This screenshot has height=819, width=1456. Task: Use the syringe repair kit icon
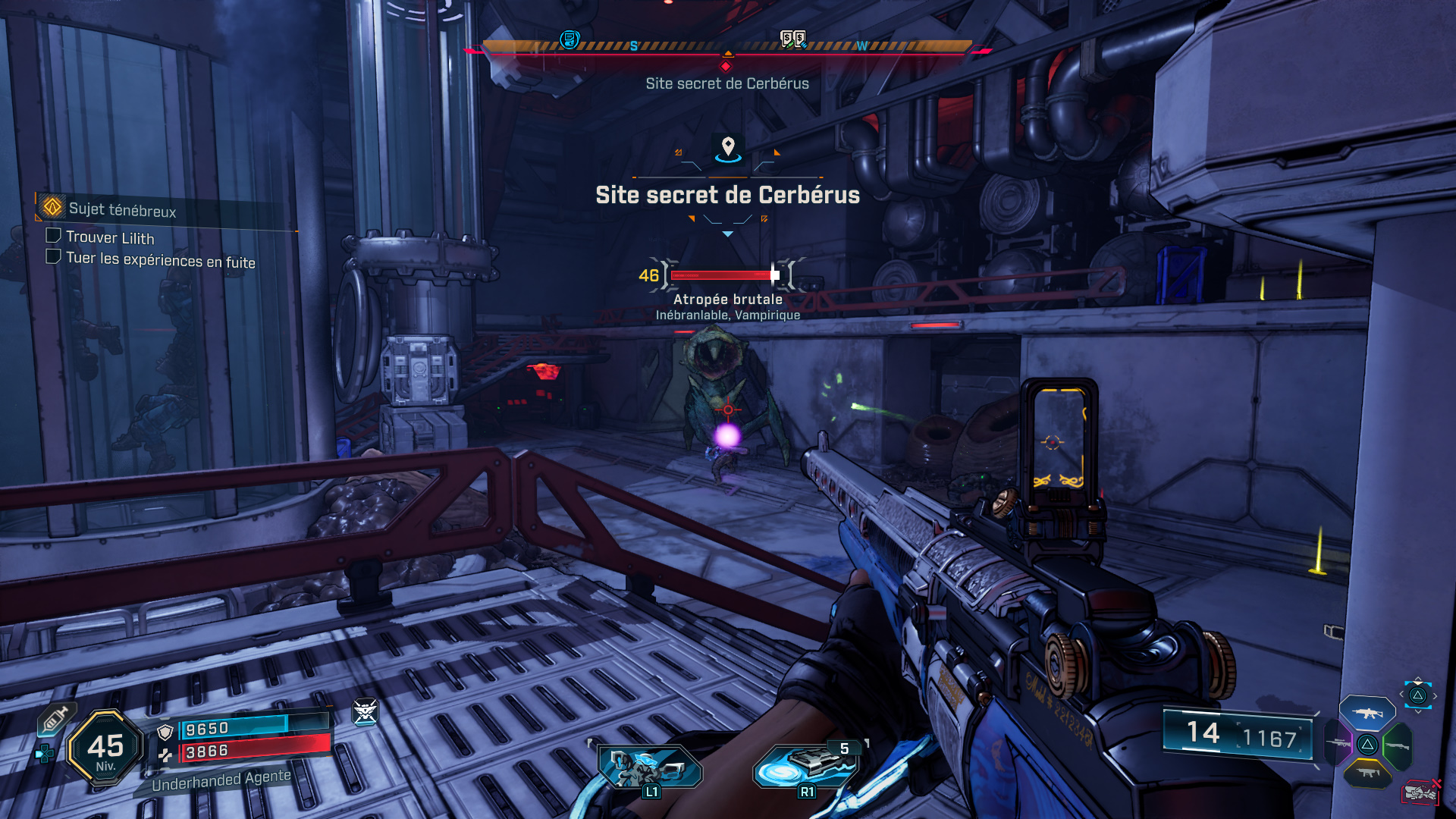[55, 719]
